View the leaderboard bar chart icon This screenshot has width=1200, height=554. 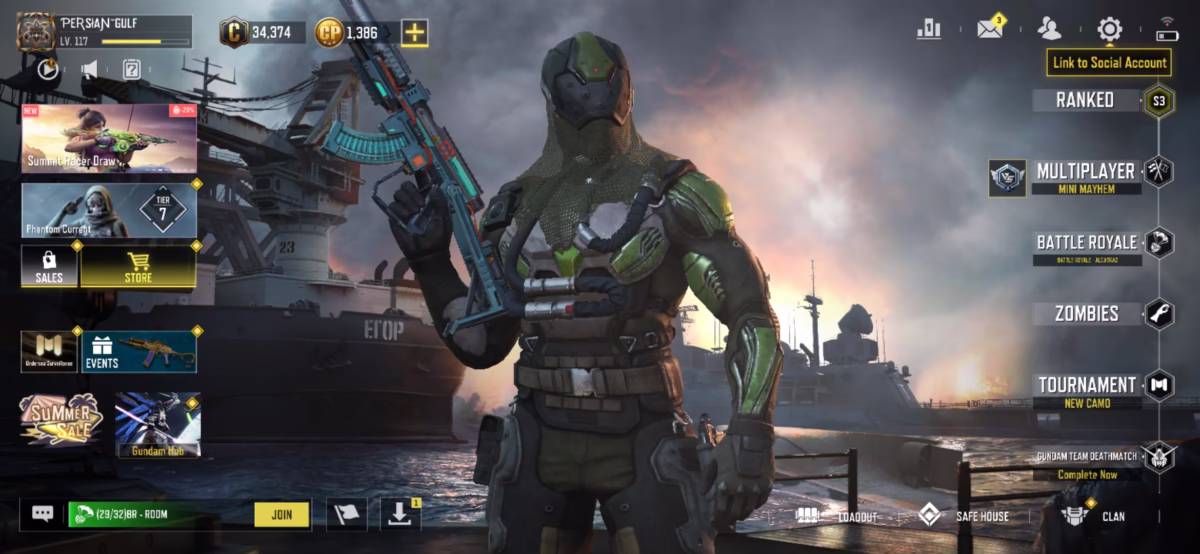coord(929,29)
